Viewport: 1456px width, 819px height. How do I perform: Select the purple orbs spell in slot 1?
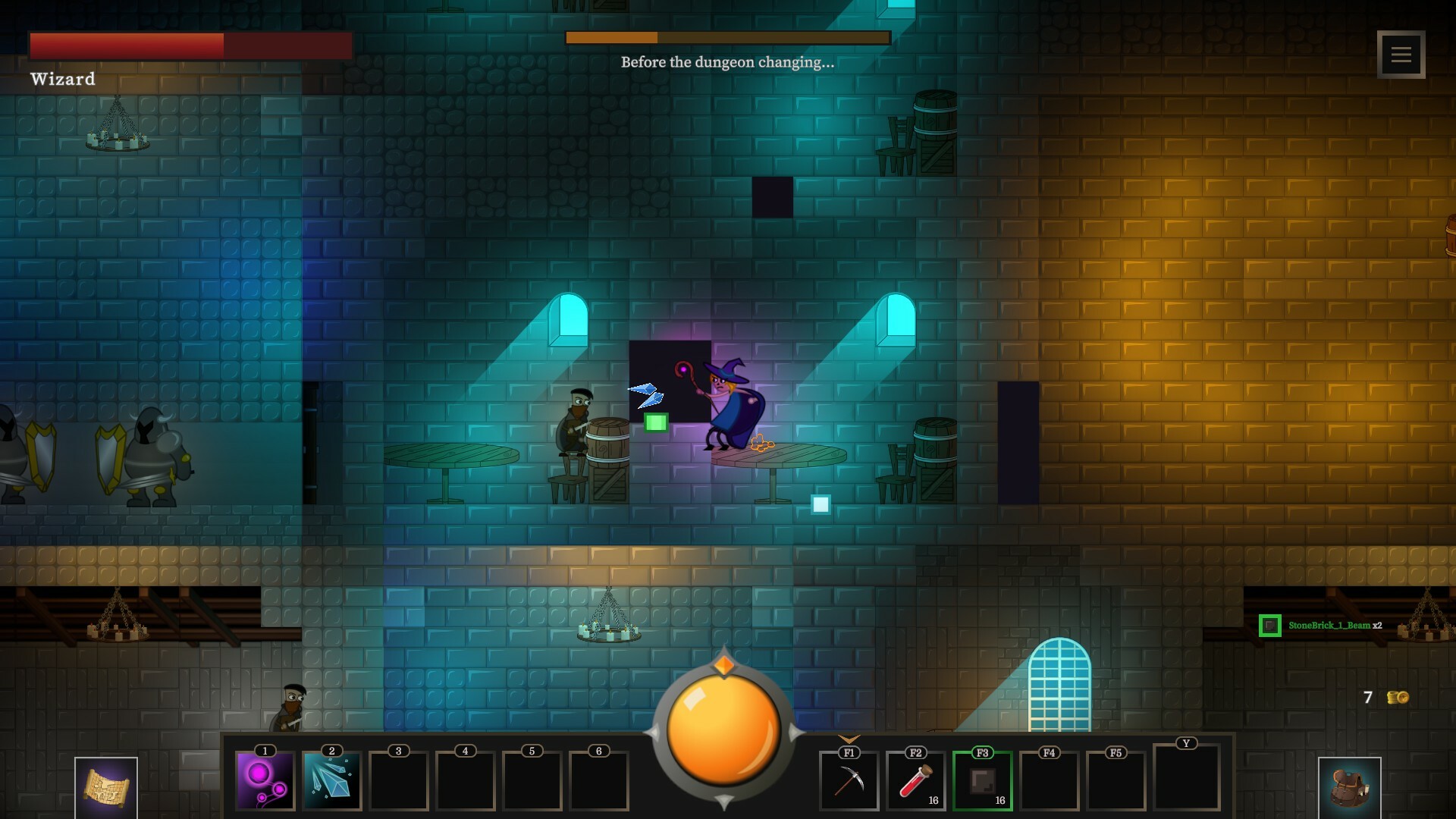point(264,781)
